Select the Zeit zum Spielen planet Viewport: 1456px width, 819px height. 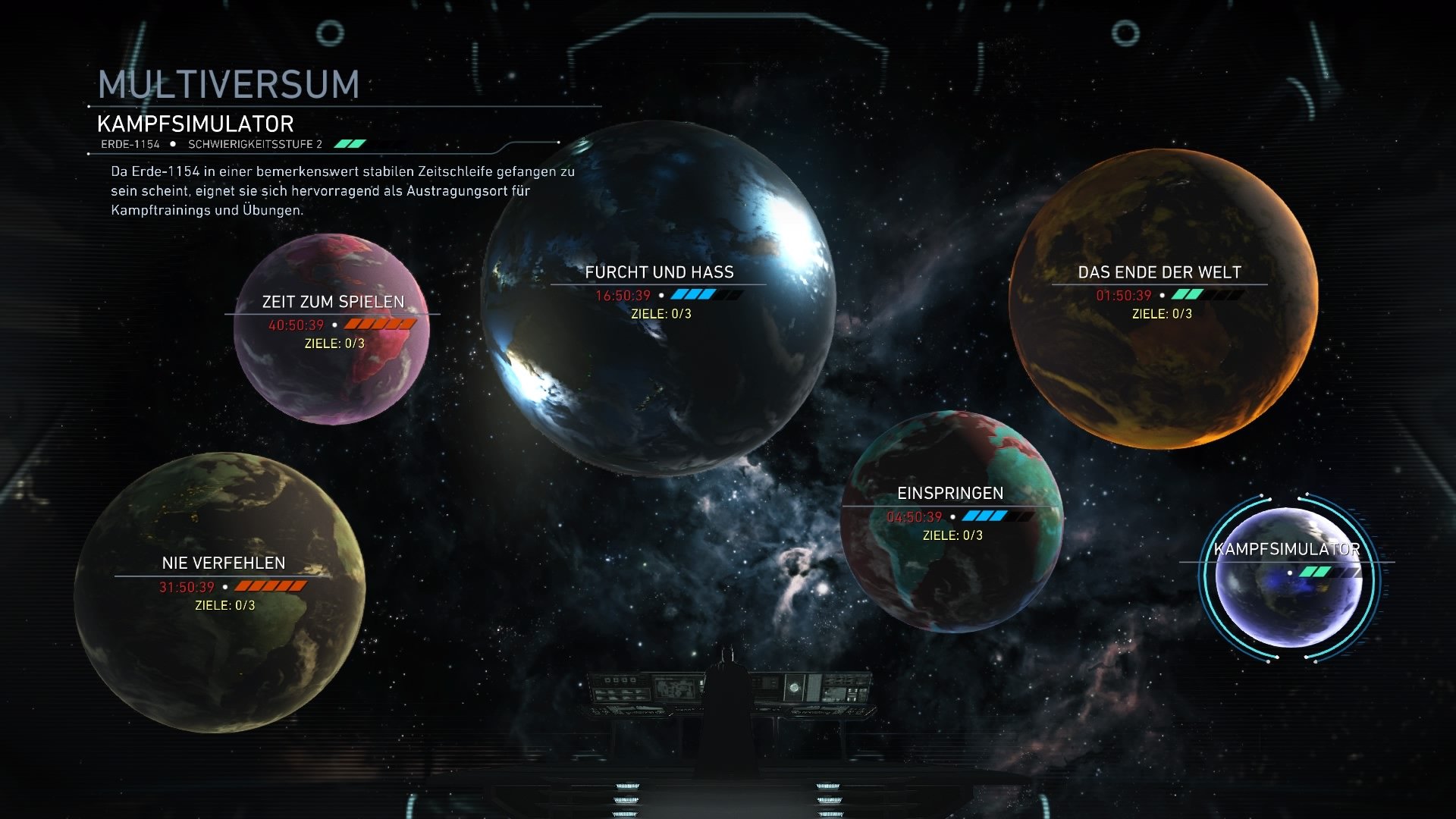pyautogui.click(x=332, y=329)
